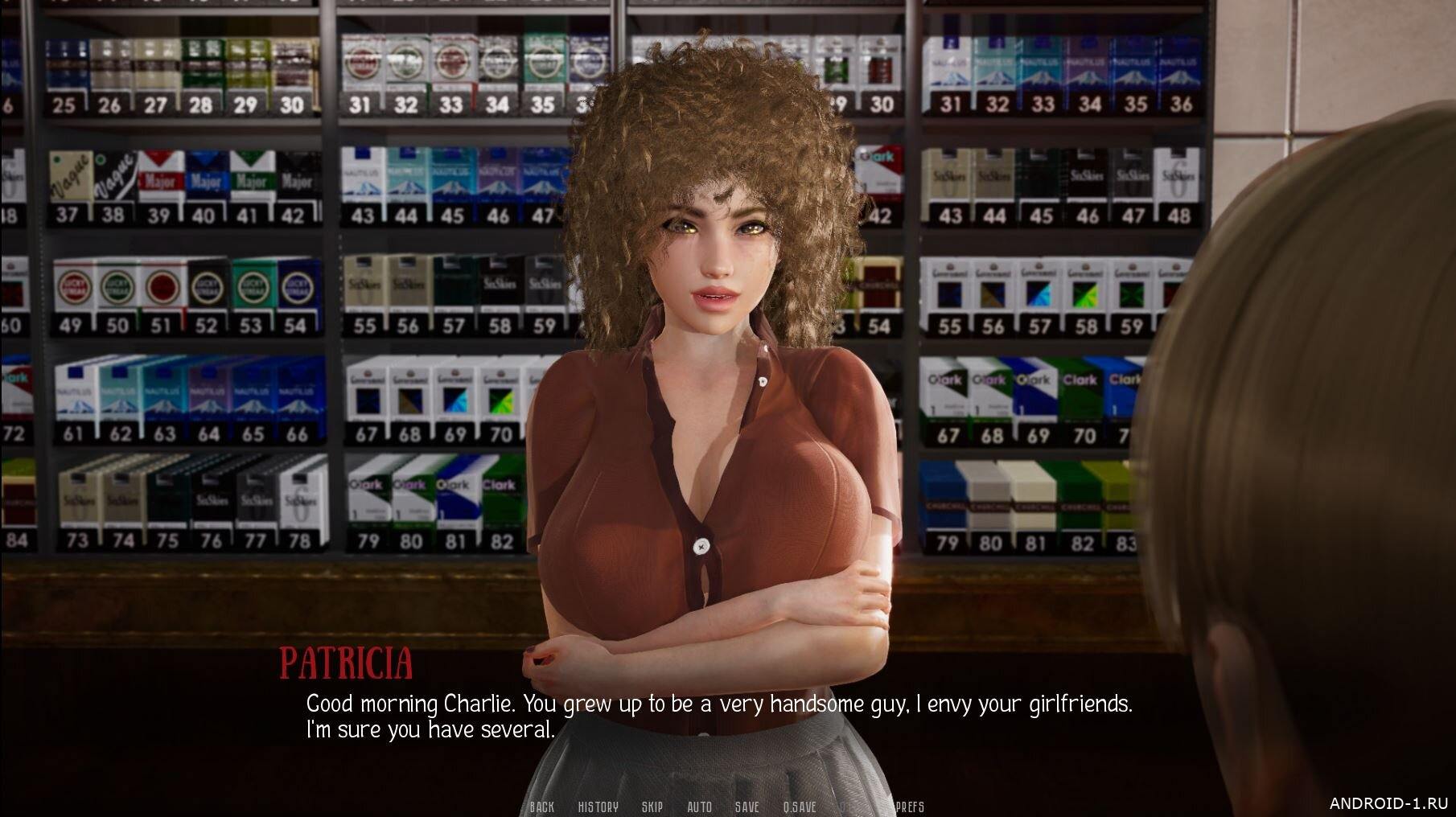
Task: Open the Save game screen
Action: pyautogui.click(x=747, y=807)
